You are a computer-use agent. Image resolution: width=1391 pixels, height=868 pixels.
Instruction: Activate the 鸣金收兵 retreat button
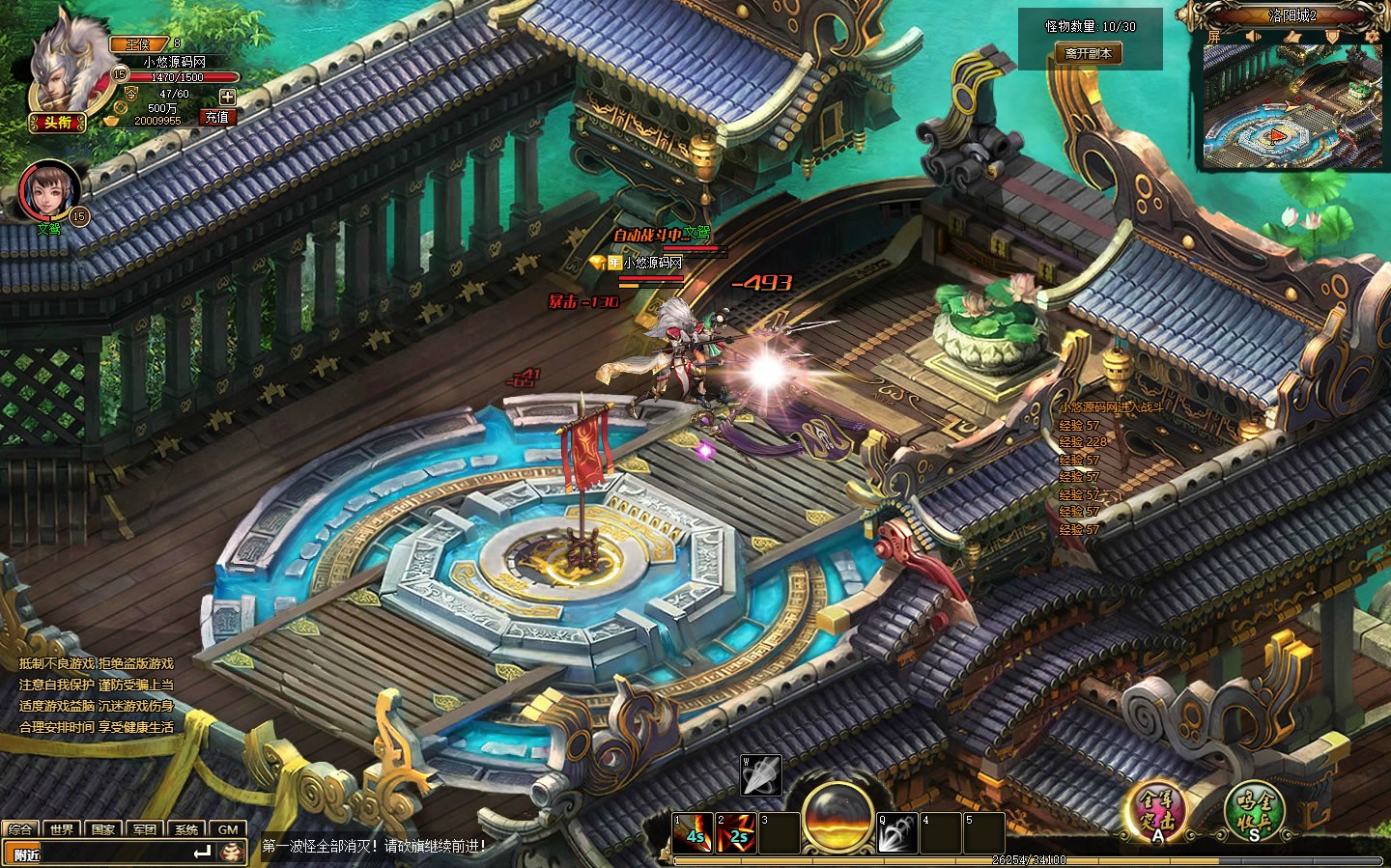click(1255, 809)
